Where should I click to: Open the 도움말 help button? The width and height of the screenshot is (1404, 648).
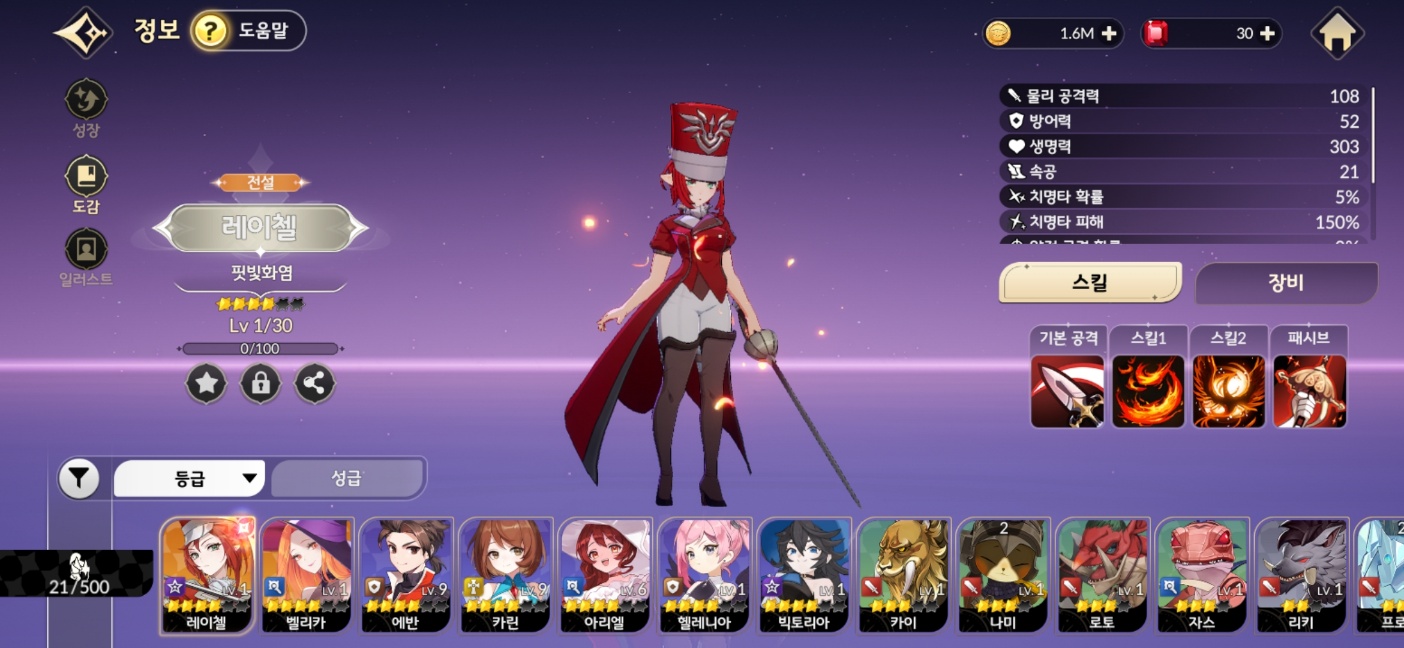click(x=248, y=31)
